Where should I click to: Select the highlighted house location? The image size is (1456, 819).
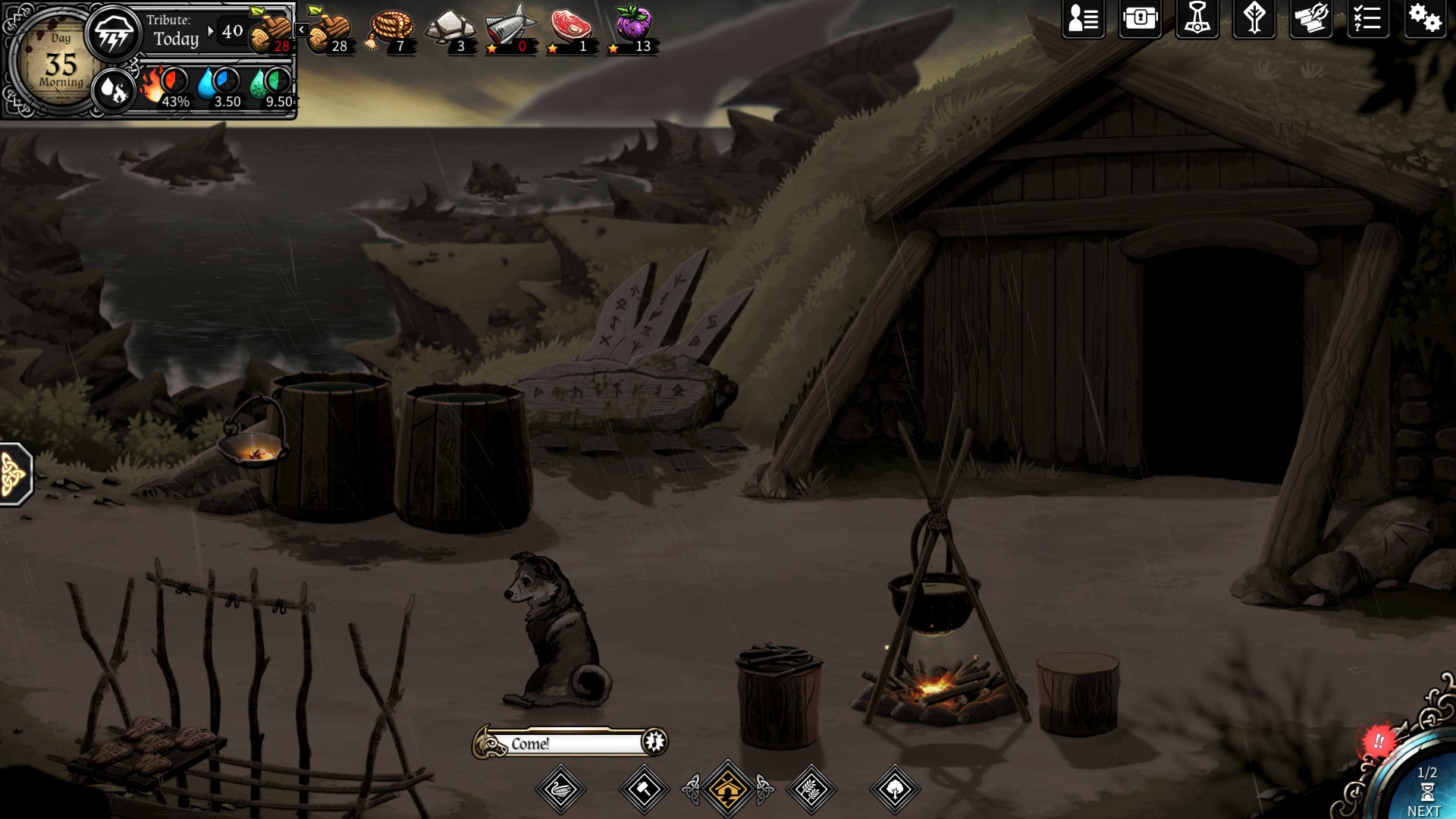coord(727,790)
